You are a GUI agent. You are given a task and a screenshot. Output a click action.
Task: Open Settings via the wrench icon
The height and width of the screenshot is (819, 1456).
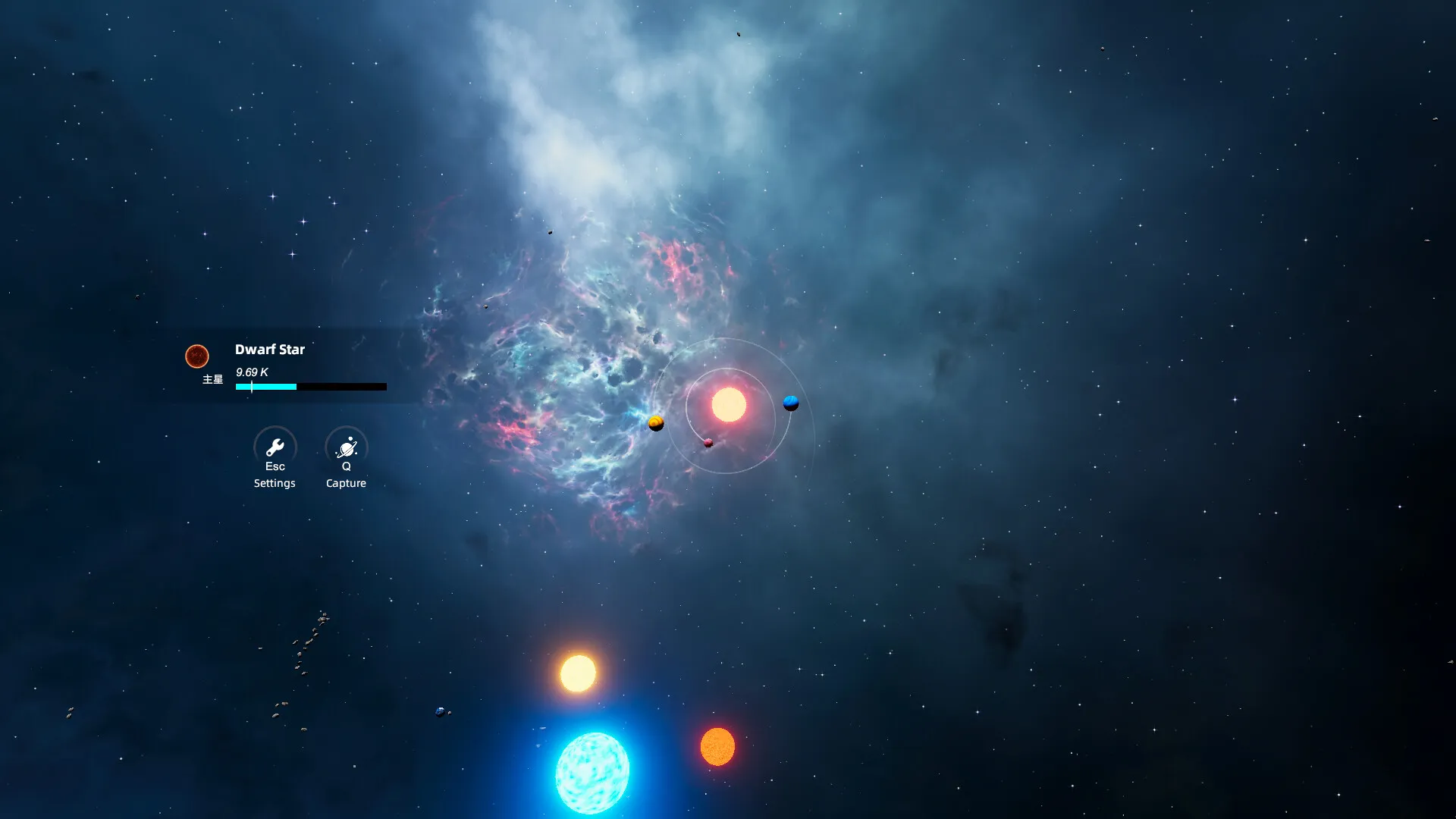(x=275, y=447)
